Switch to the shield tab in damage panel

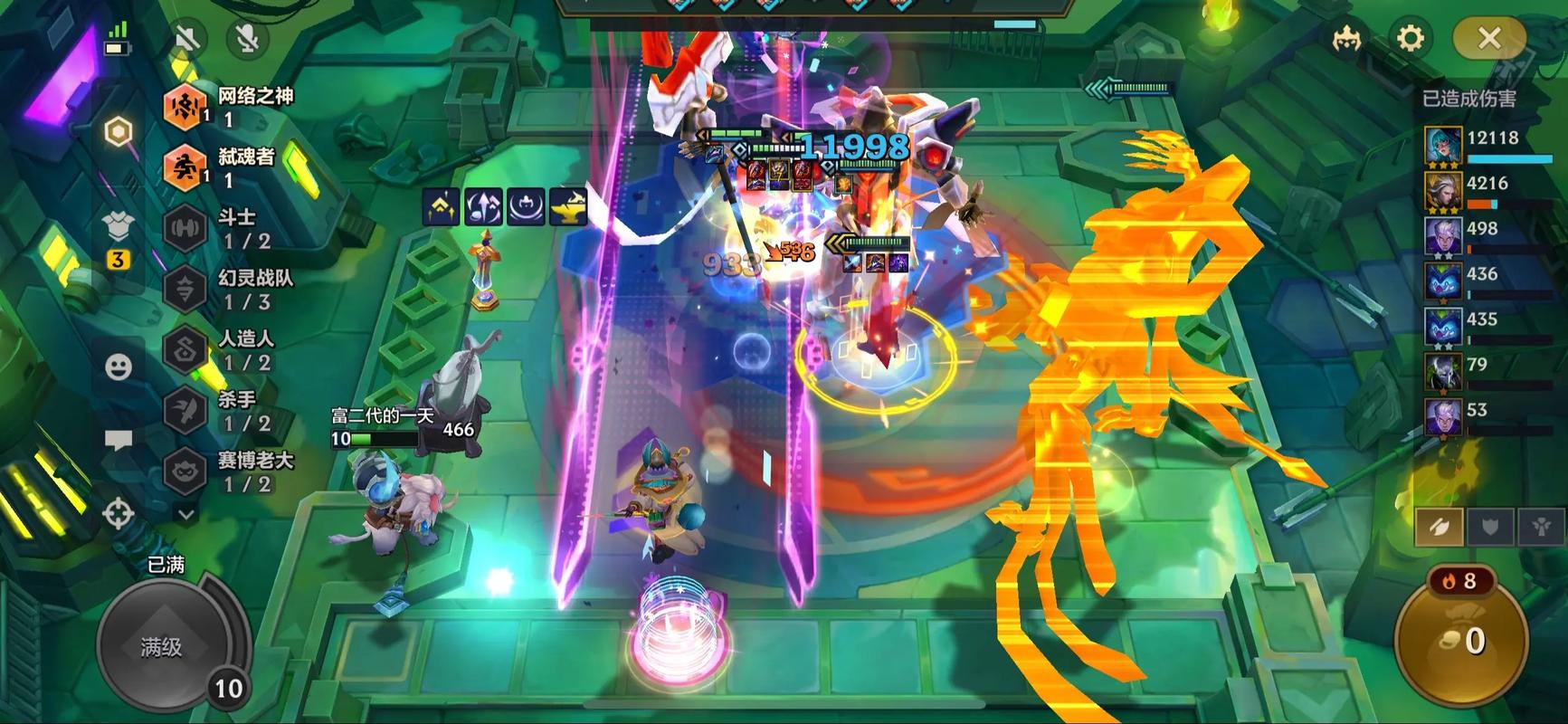click(1490, 527)
